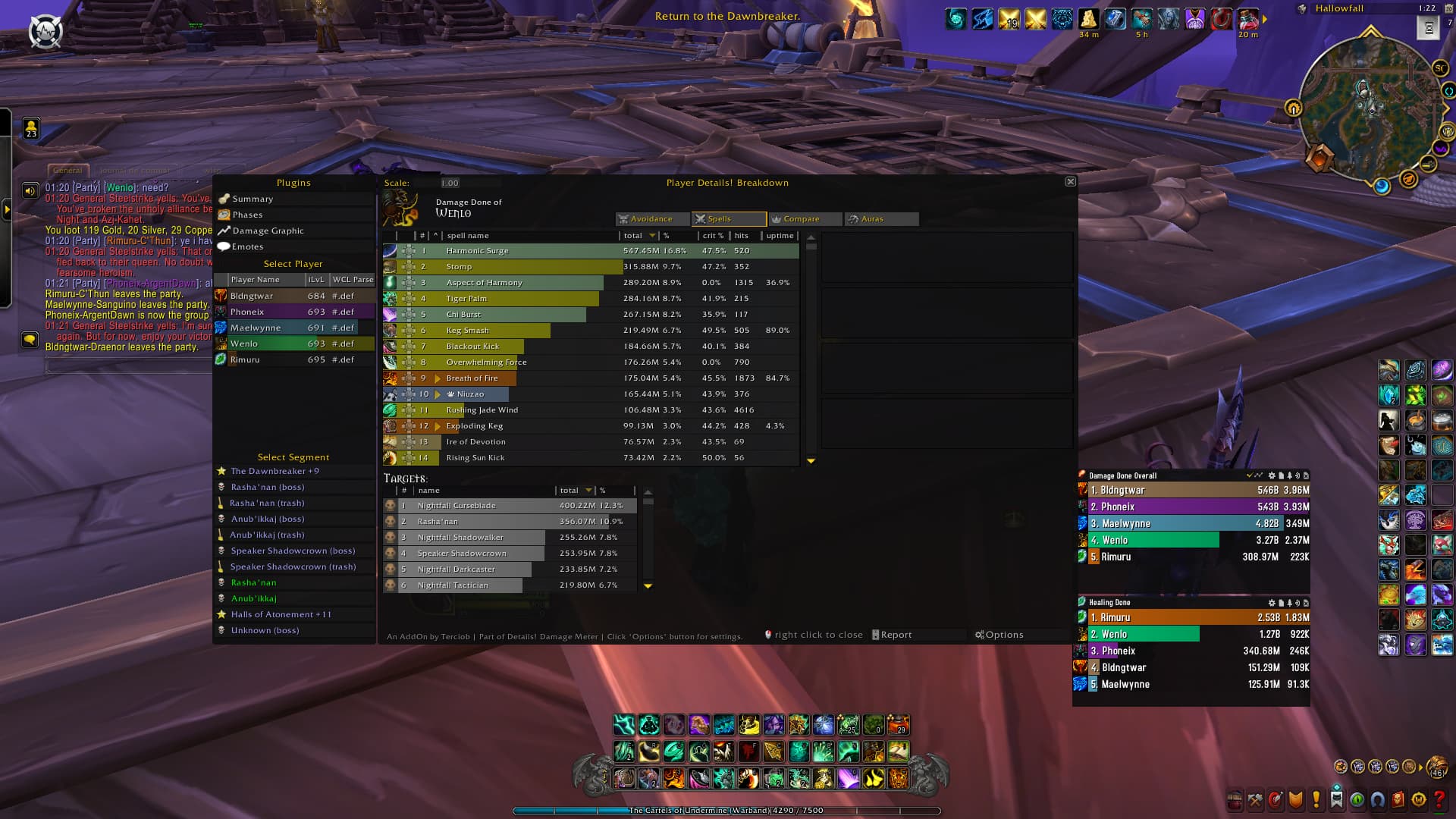Open the Summary plugin

253,199
